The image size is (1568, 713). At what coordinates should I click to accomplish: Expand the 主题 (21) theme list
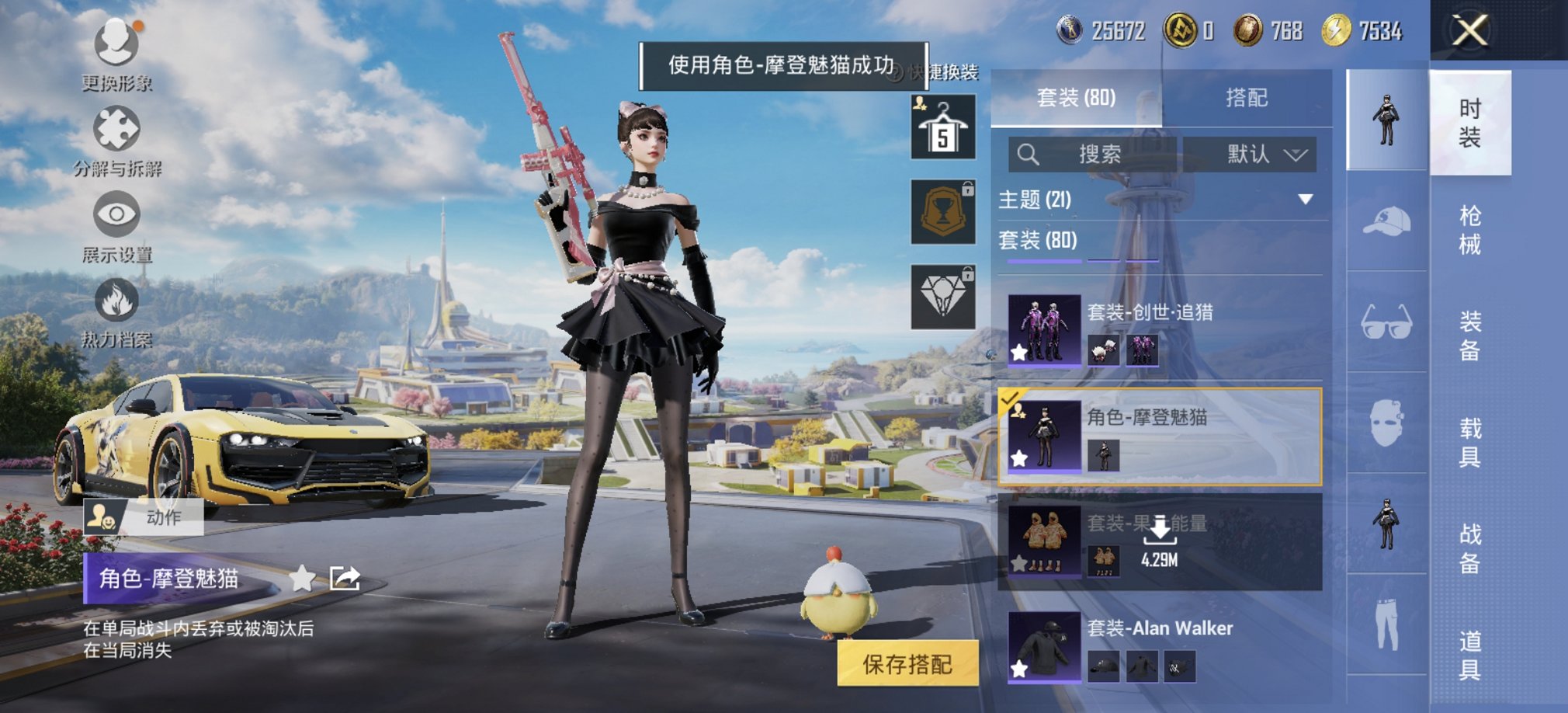click(x=1305, y=200)
